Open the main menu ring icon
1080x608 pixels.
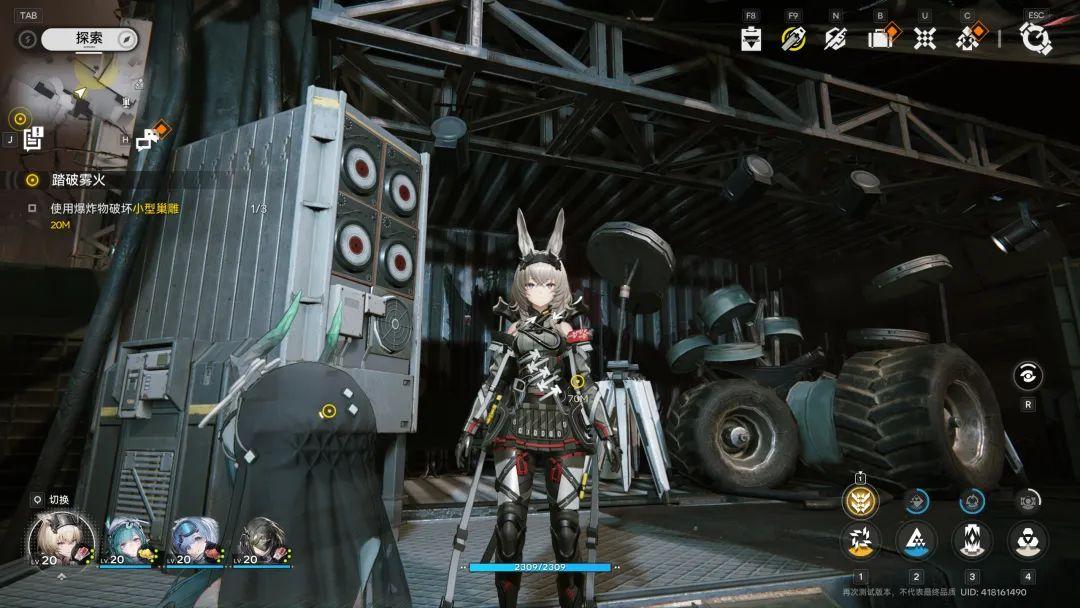click(x=1035, y=39)
